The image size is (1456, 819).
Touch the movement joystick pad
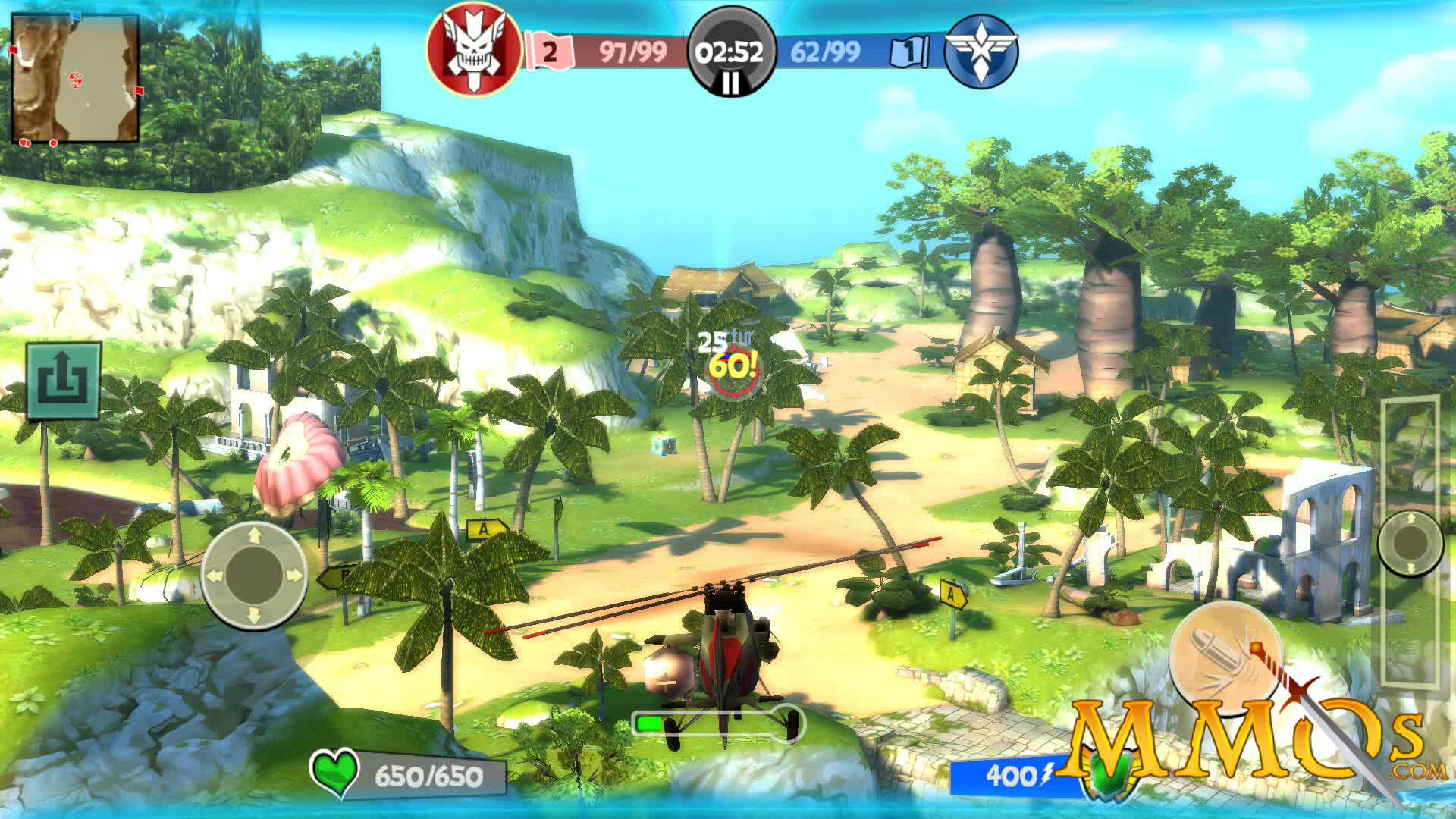pos(254,574)
